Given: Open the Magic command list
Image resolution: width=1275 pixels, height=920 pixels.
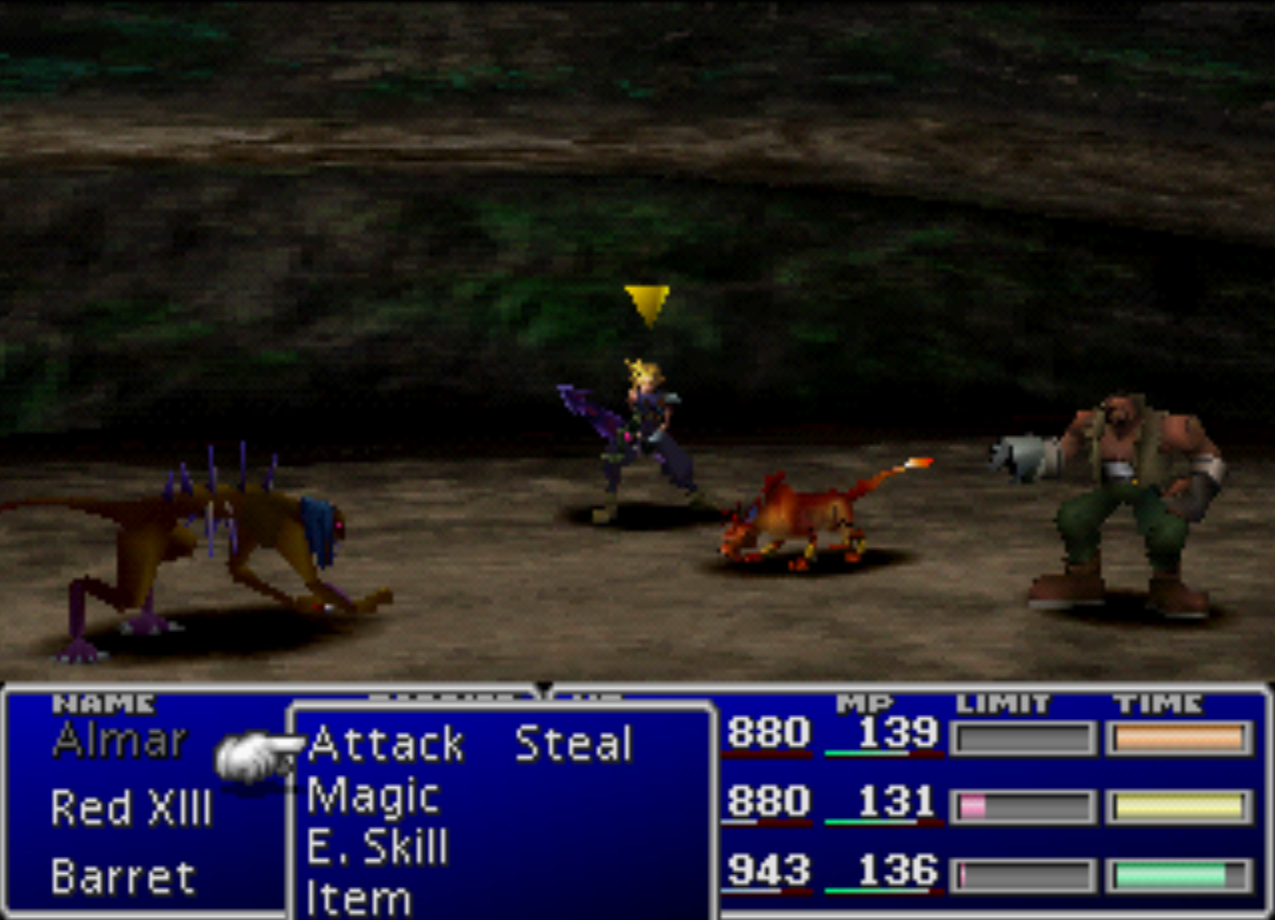Looking at the screenshot, I should 373,797.
